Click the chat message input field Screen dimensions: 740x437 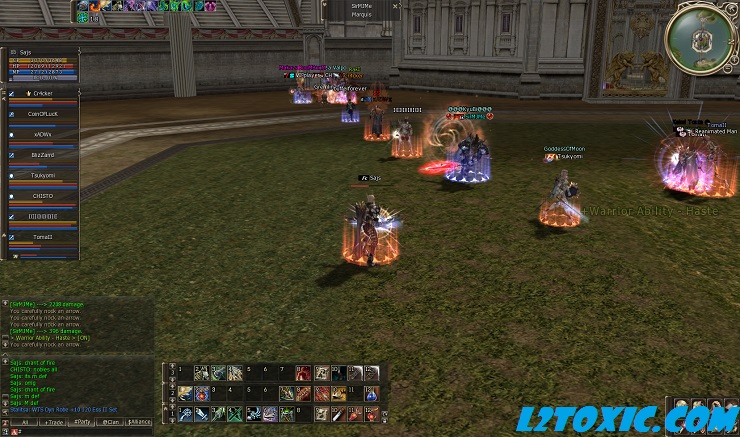(78, 433)
